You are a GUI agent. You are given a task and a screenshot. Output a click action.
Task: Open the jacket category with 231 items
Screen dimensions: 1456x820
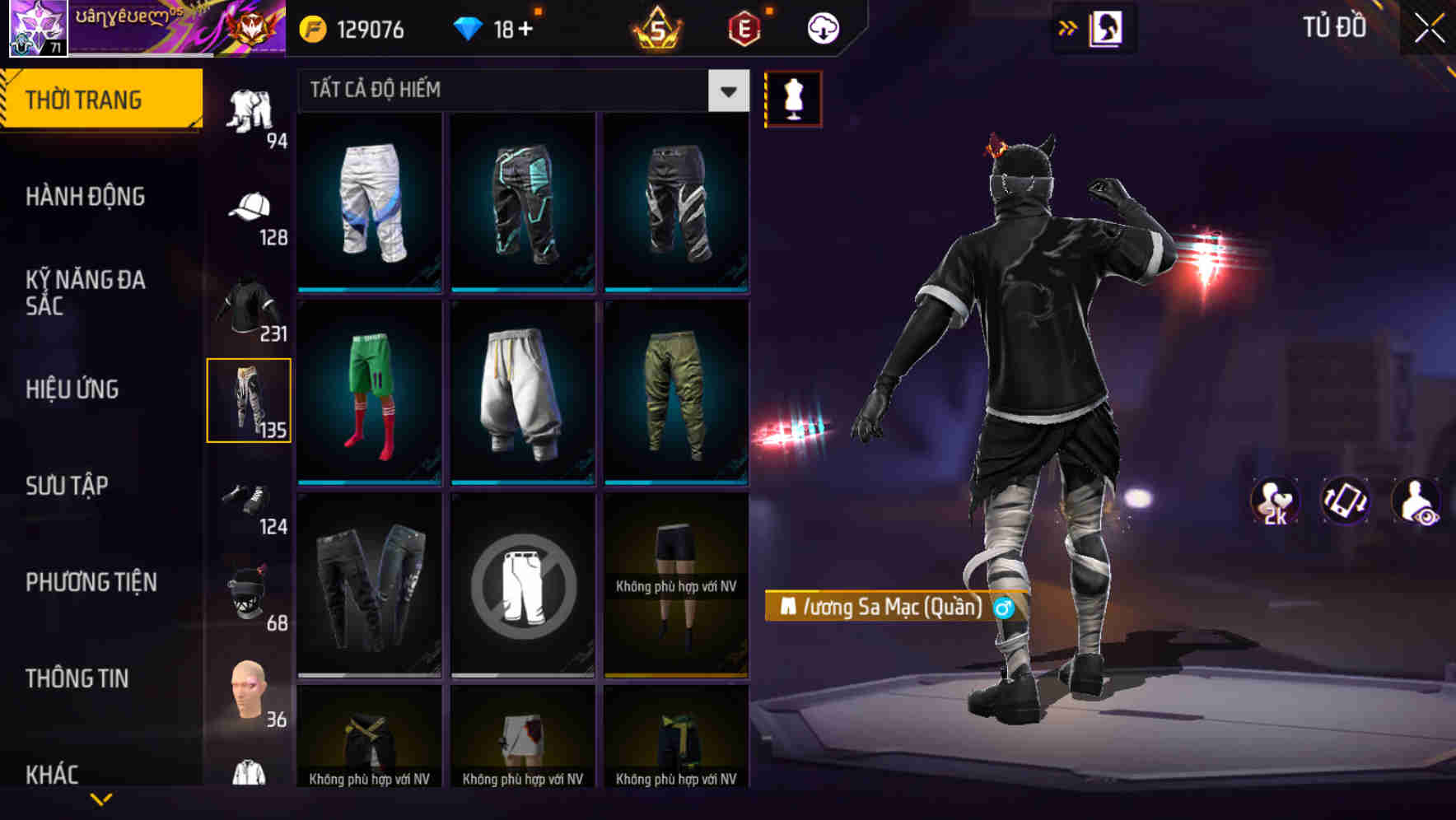[250, 307]
